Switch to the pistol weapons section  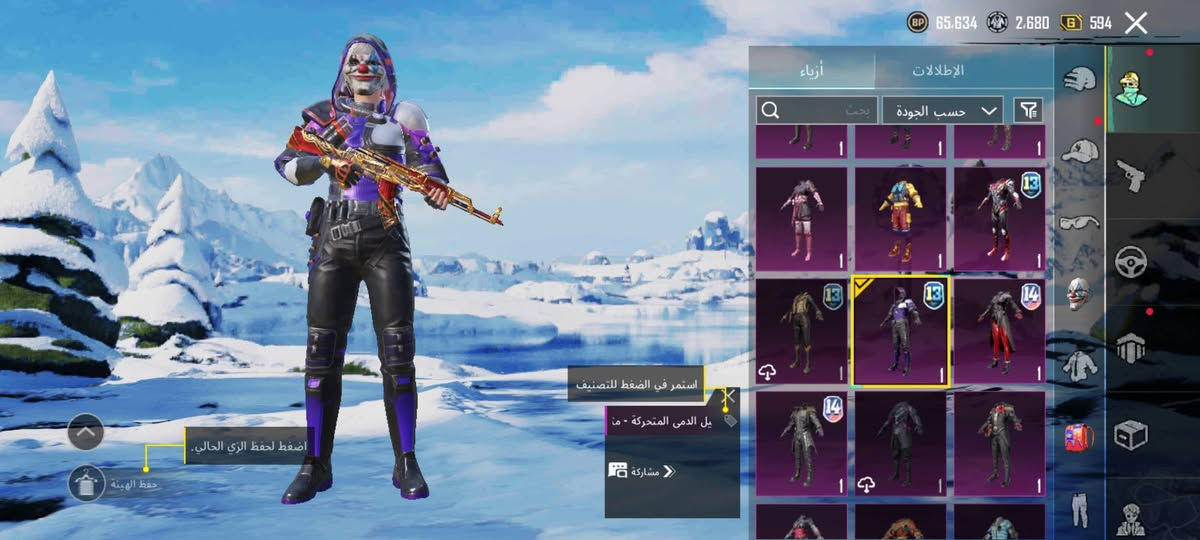tap(1130, 174)
